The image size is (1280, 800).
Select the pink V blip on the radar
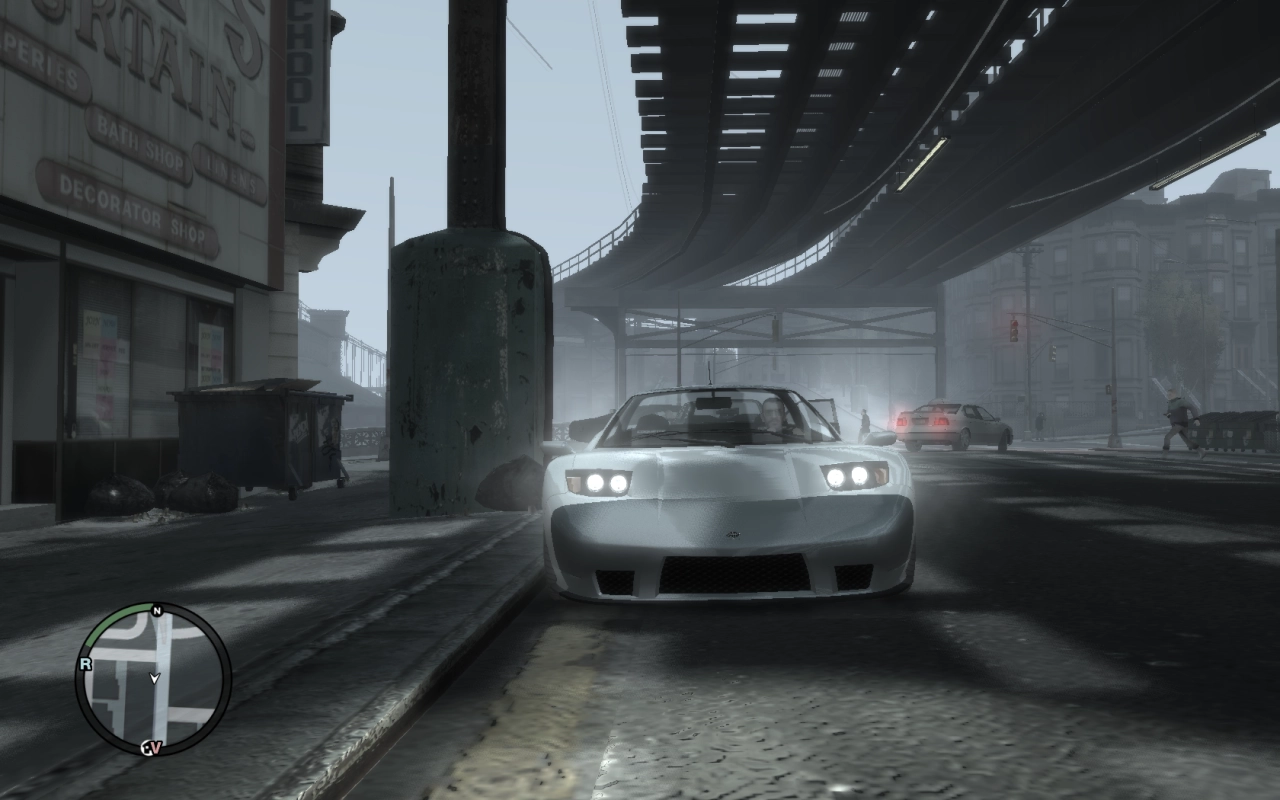(x=153, y=747)
